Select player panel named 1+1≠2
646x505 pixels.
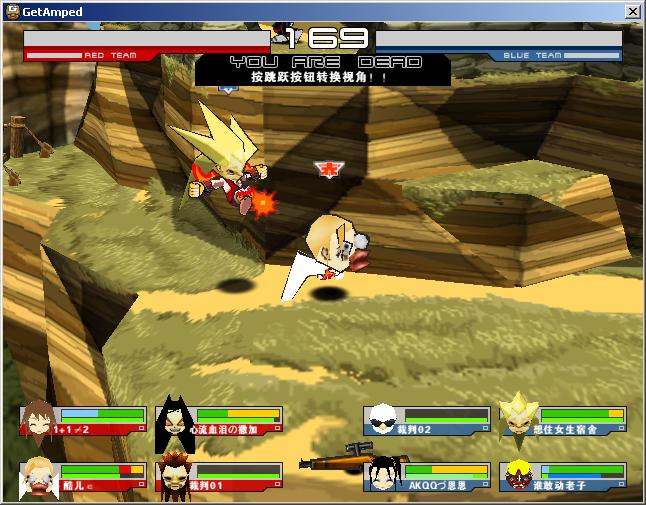[83, 421]
